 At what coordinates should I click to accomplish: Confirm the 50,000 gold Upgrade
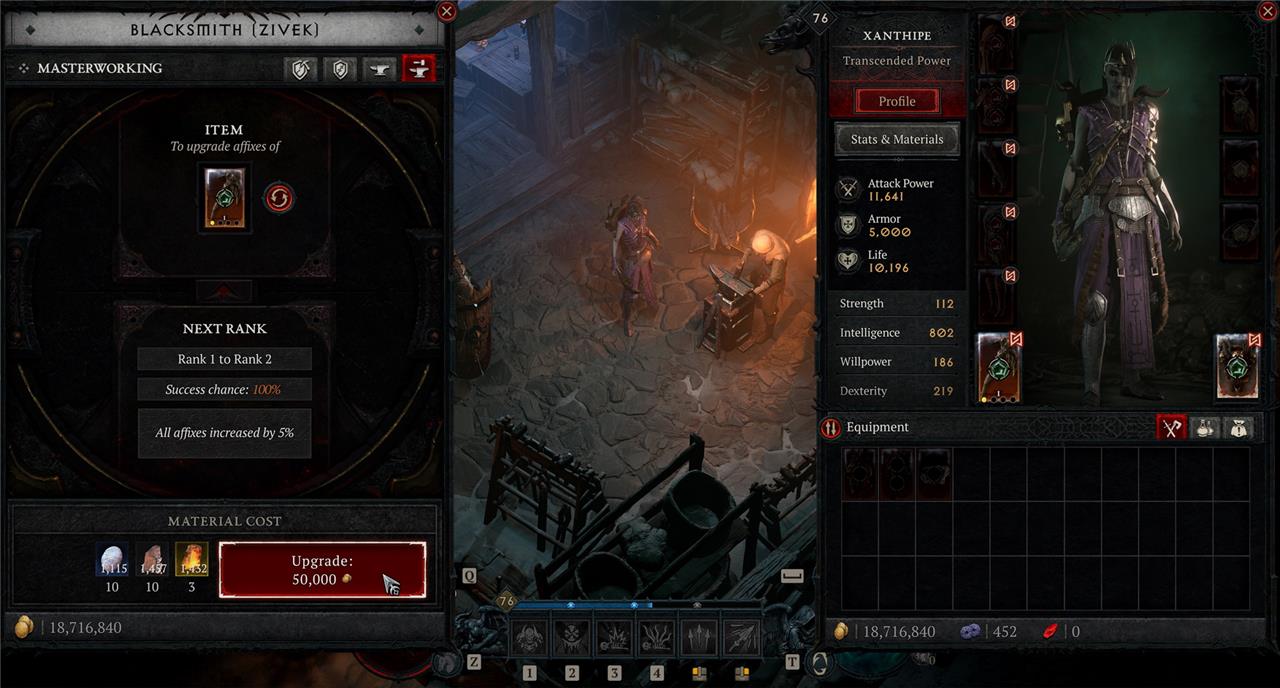point(322,570)
